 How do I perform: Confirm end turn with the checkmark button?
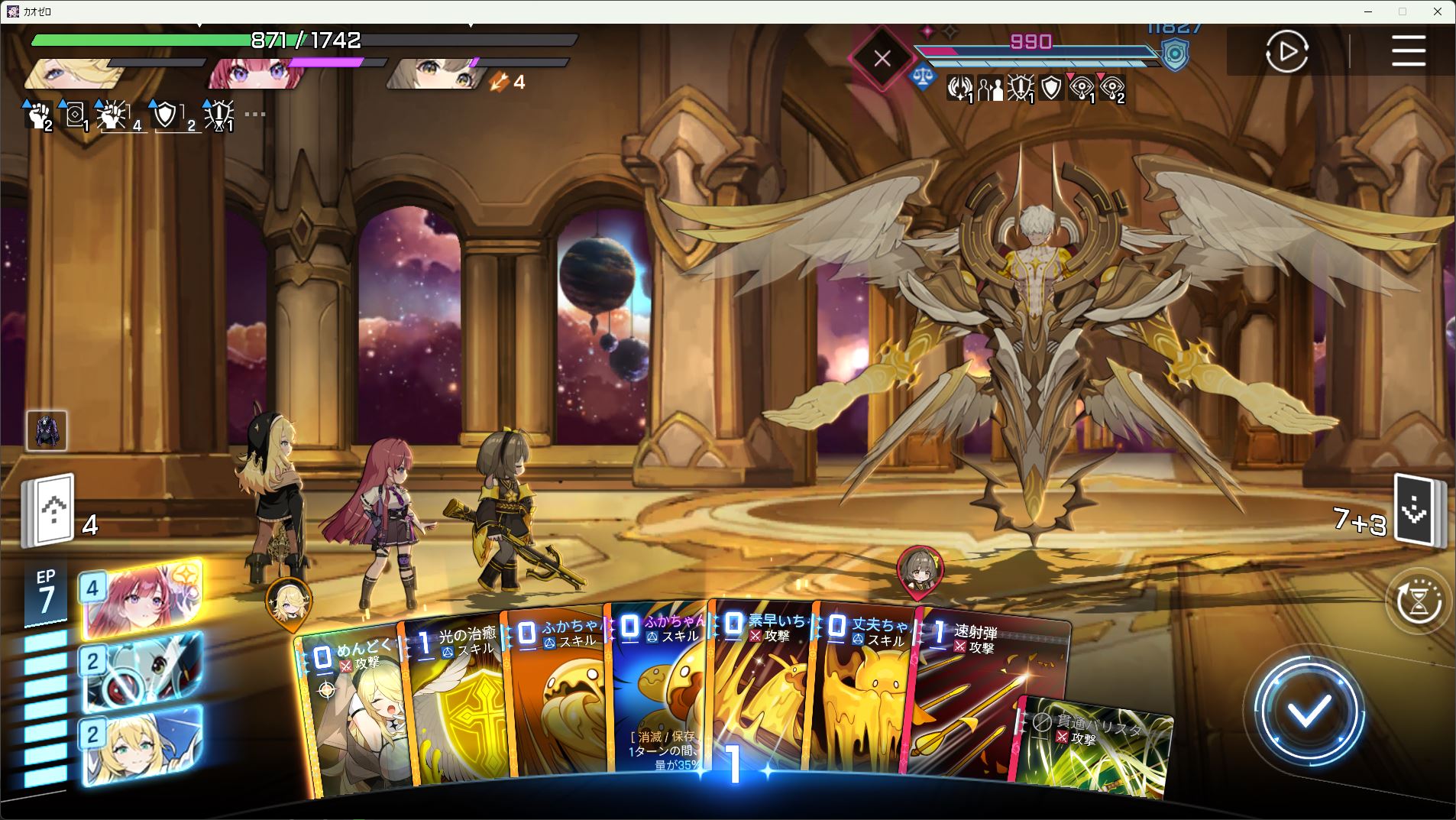pyautogui.click(x=1309, y=712)
